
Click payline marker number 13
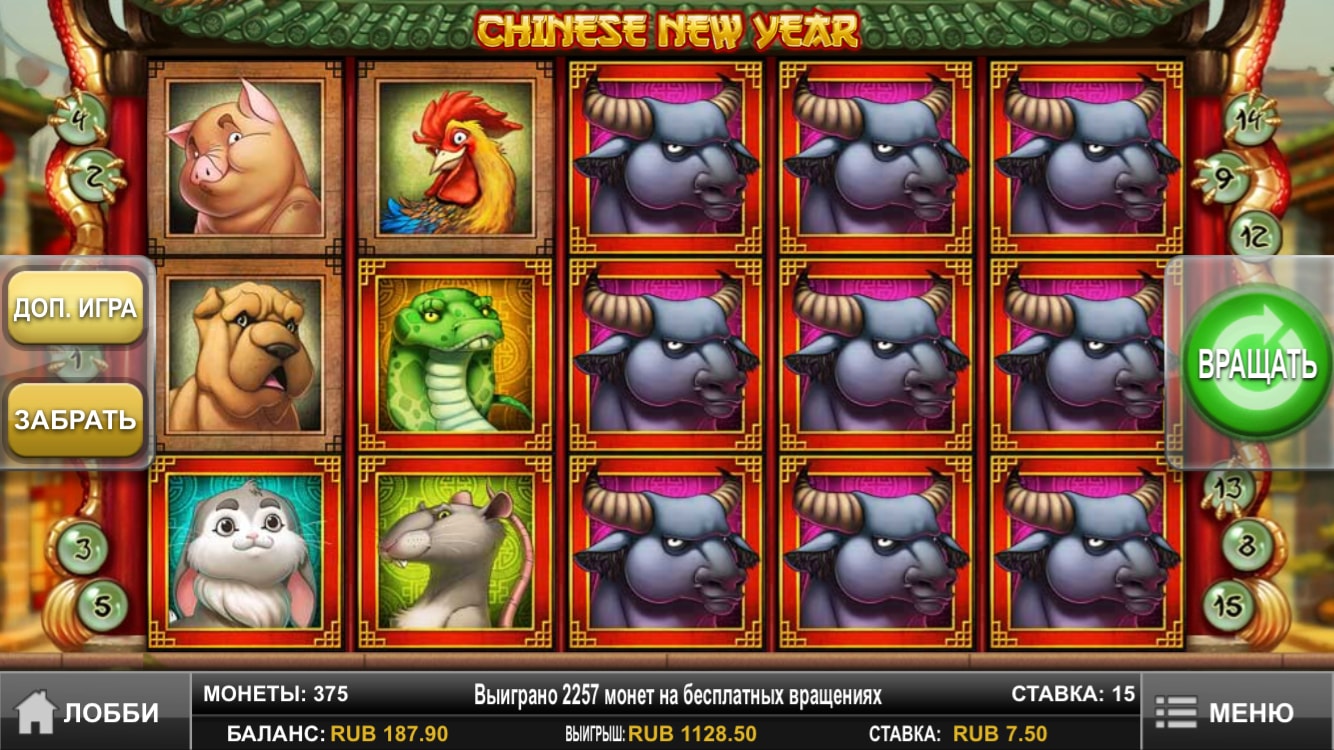coord(1228,489)
